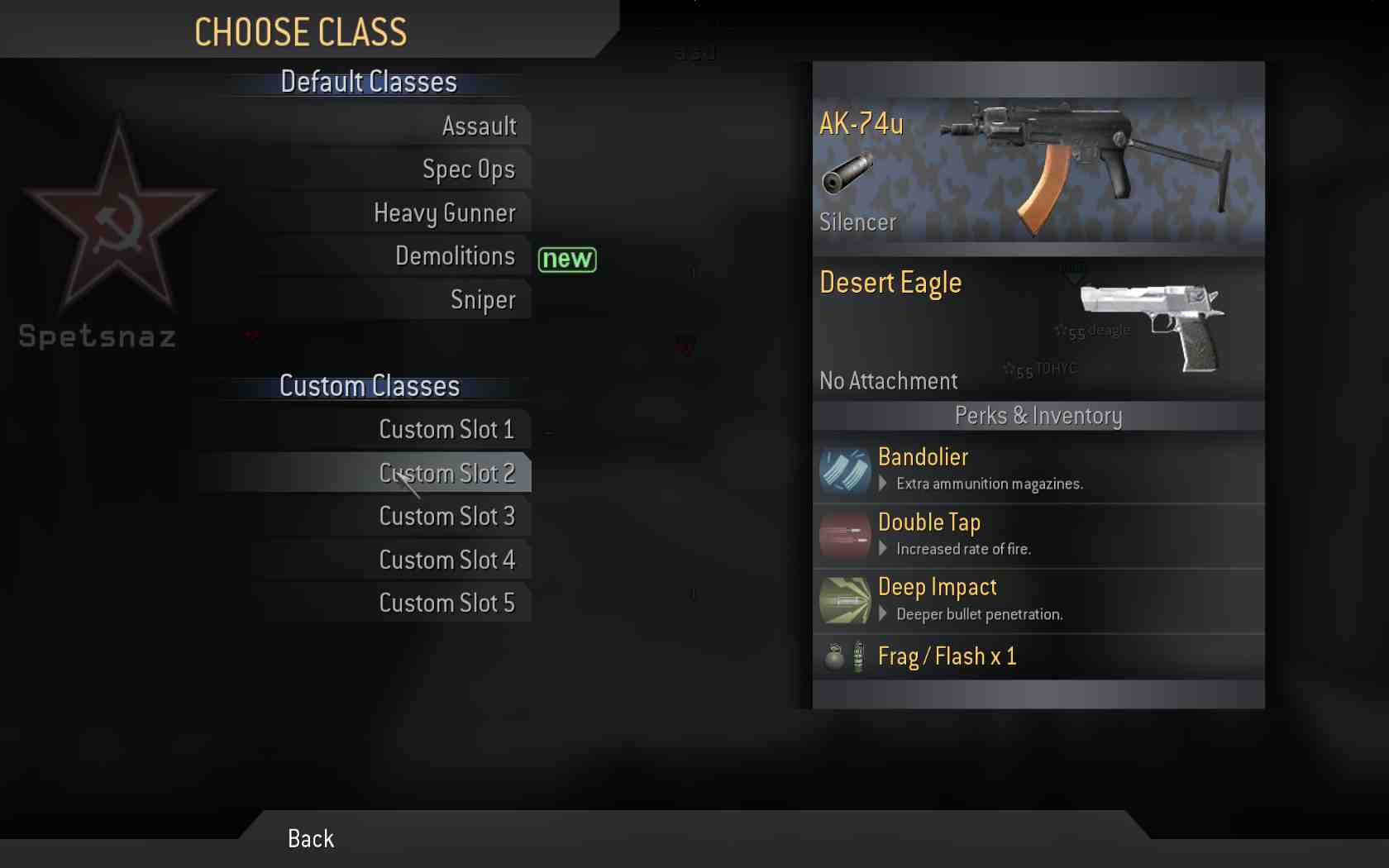
Task: Expand the Deep Impact description arrow
Action: tap(881, 614)
